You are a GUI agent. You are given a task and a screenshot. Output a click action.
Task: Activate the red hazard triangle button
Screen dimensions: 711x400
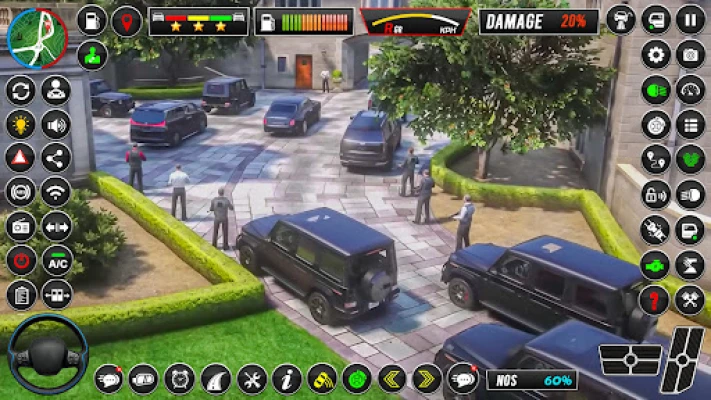point(20,158)
